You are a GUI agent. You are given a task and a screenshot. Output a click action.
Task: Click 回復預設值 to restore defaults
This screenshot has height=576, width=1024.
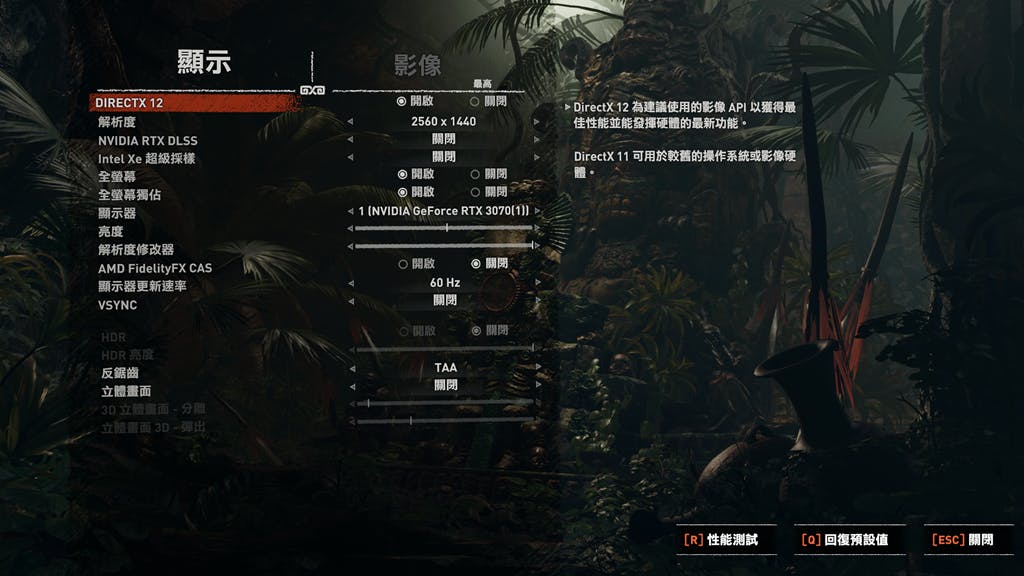(x=846, y=540)
